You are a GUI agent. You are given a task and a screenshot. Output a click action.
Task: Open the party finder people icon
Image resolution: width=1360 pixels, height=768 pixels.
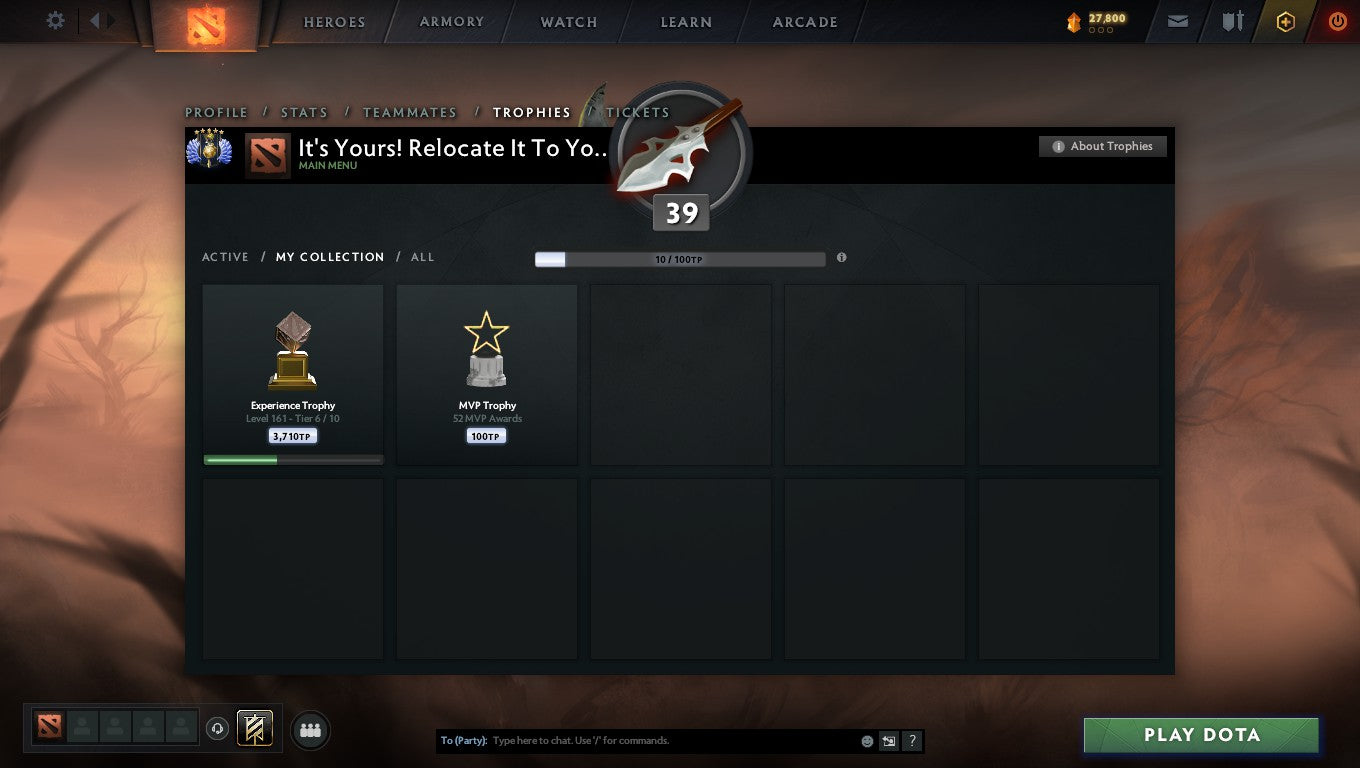click(x=310, y=730)
